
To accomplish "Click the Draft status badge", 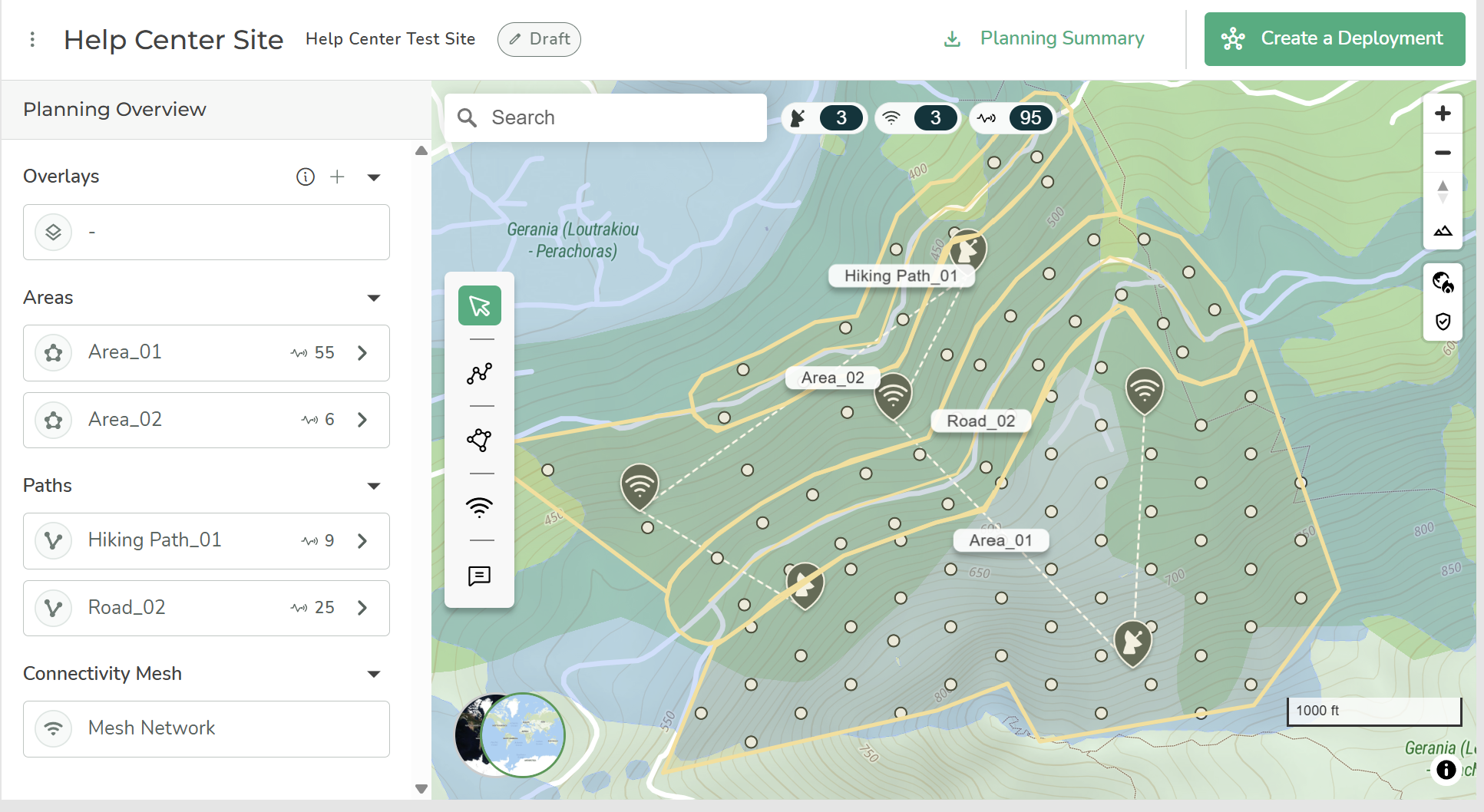I will [539, 39].
